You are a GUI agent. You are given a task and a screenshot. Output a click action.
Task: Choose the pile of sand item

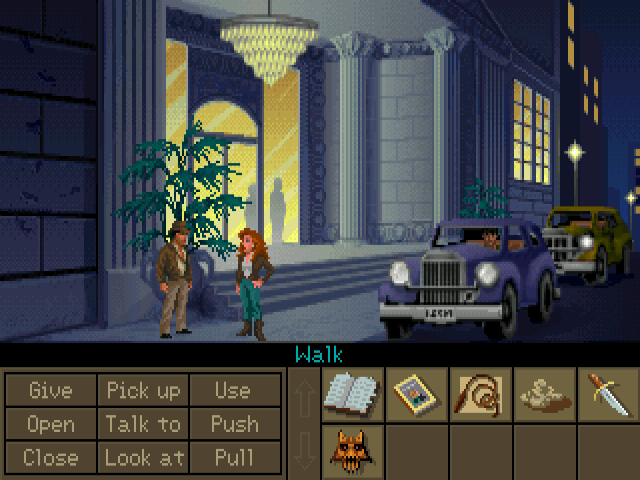545,393
